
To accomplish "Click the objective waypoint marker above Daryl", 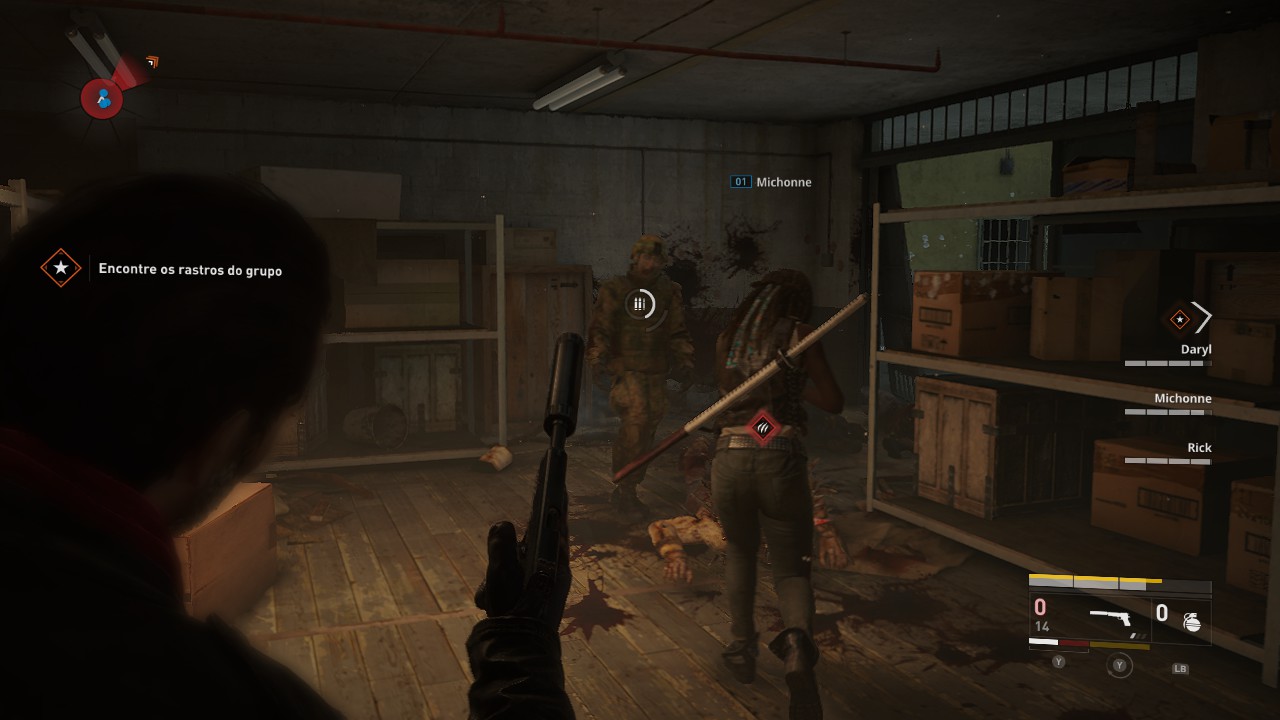I will [1180, 319].
